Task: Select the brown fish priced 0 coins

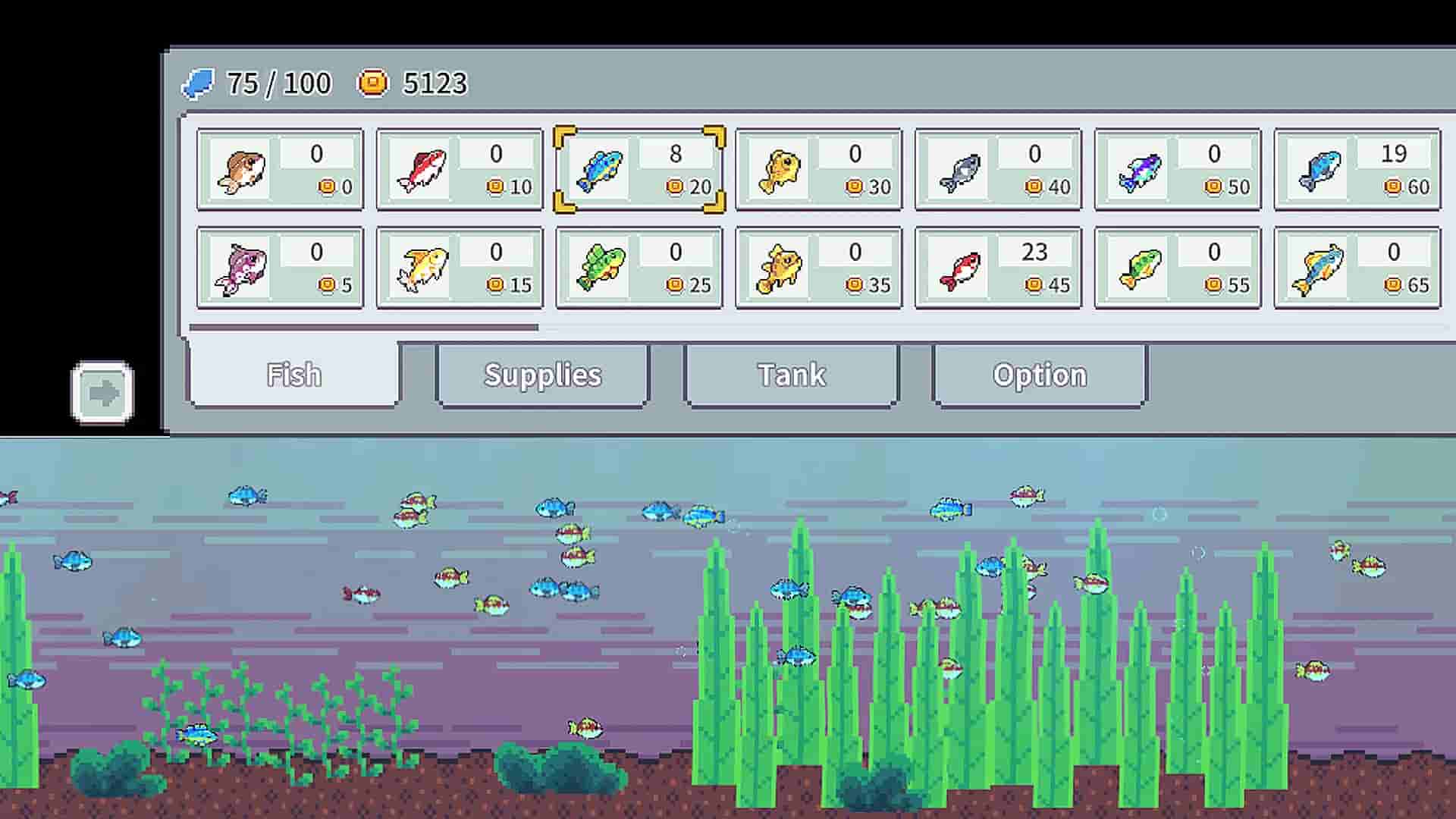Action: point(279,168)
